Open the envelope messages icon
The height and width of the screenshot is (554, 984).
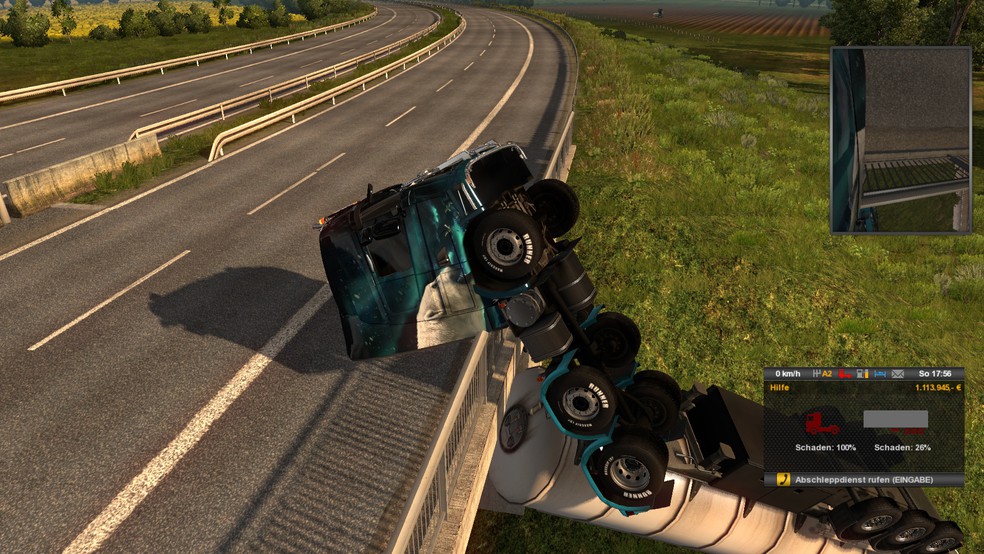897,374
